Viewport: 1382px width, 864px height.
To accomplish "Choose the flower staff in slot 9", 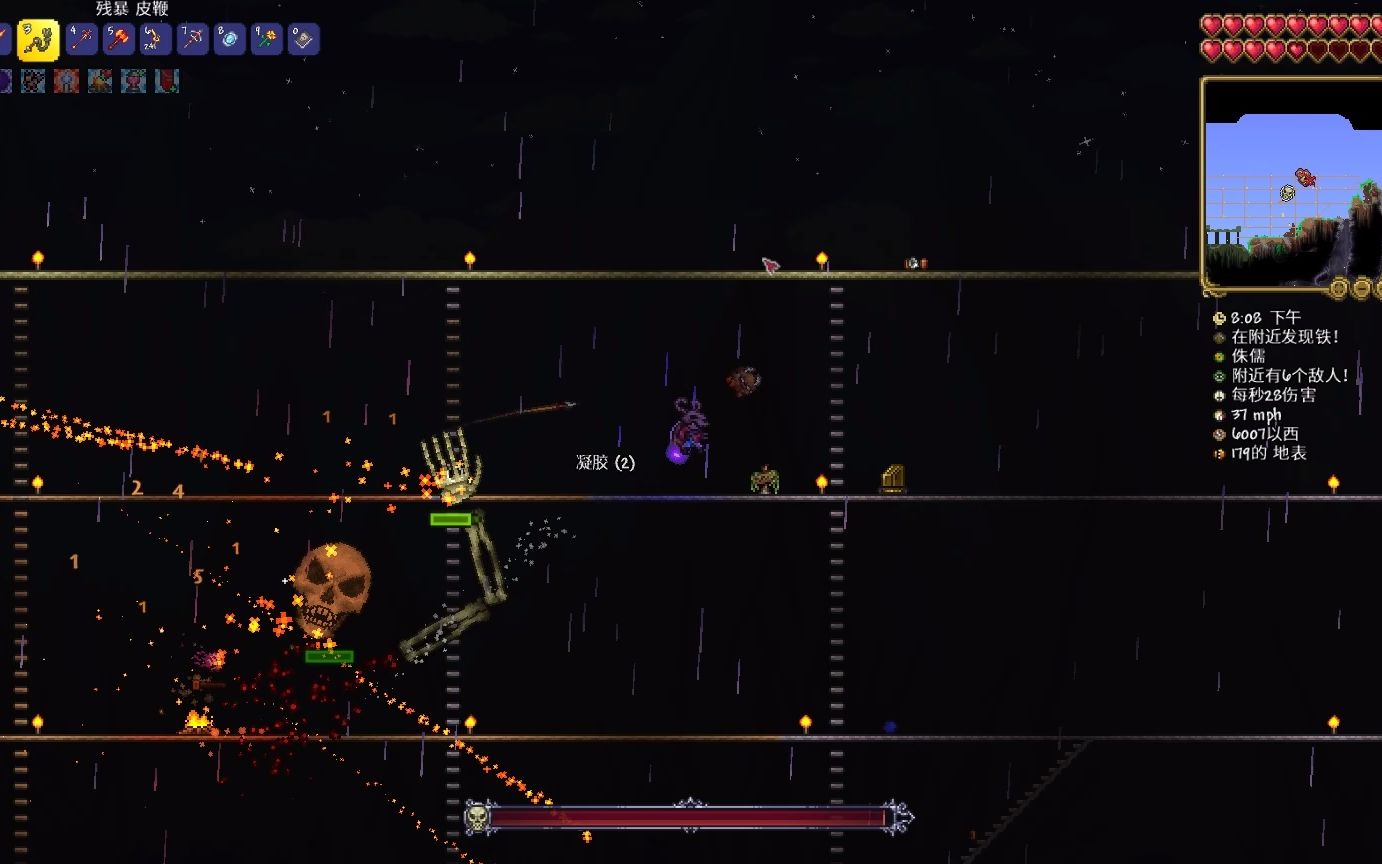I will click(x=267, y=39).
